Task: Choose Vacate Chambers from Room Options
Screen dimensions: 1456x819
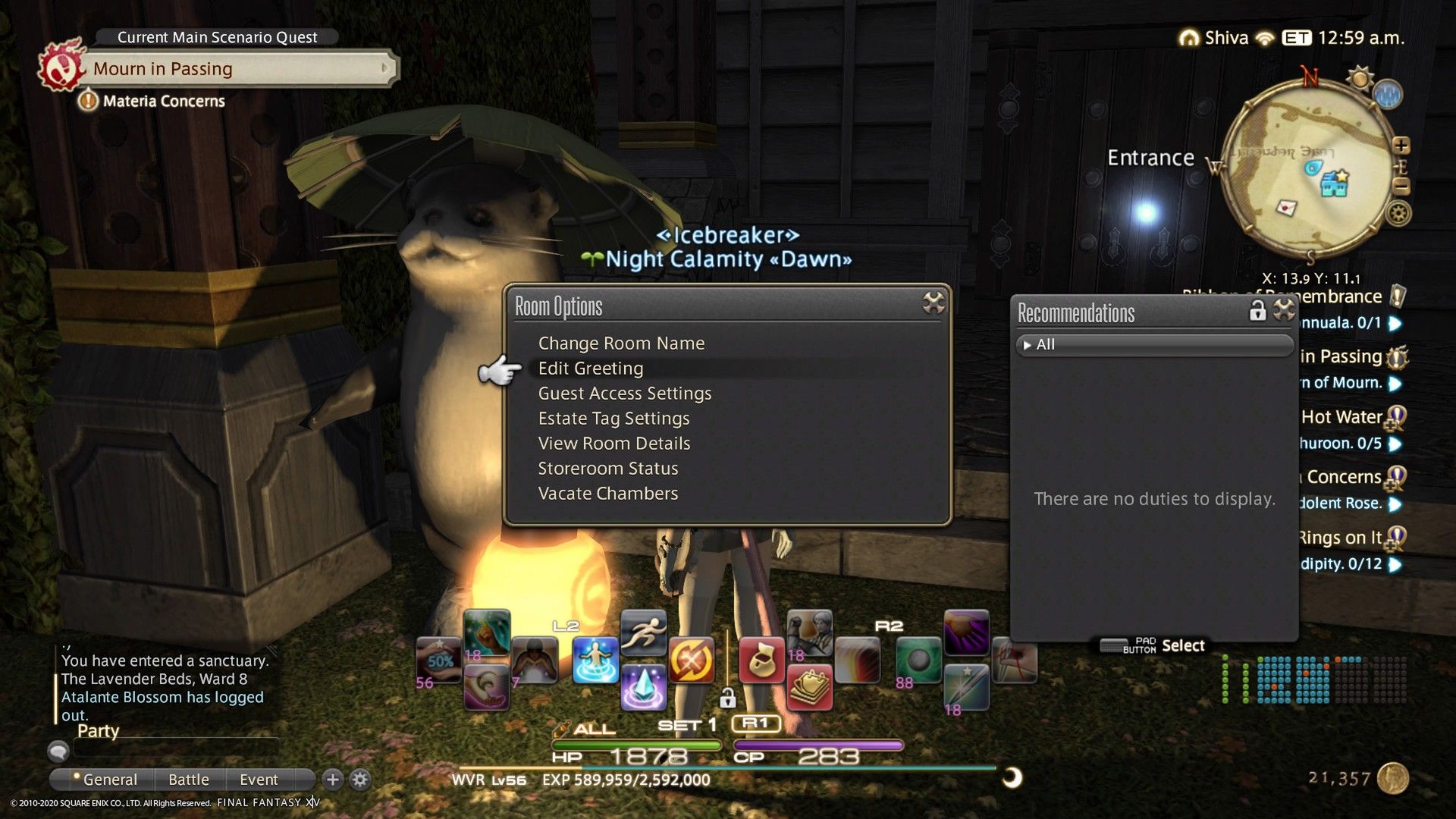Action: pos(607,493)
